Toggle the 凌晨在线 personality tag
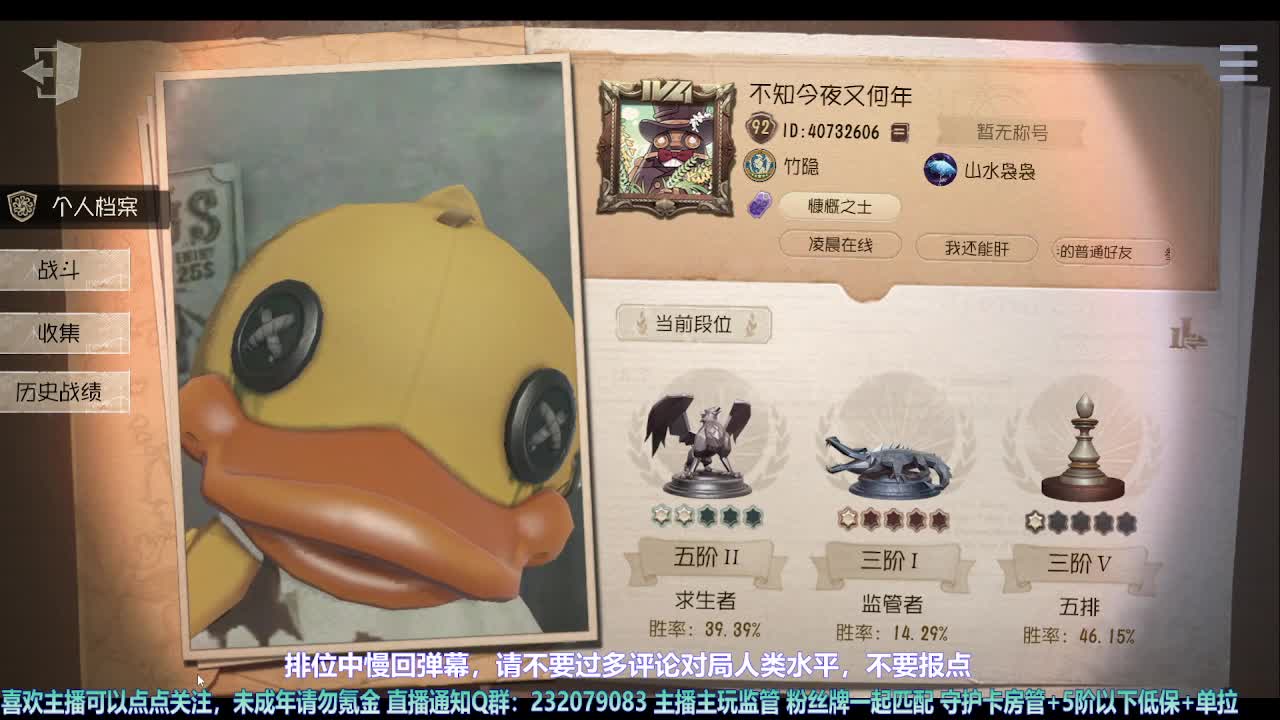 (x=840, y=245)
